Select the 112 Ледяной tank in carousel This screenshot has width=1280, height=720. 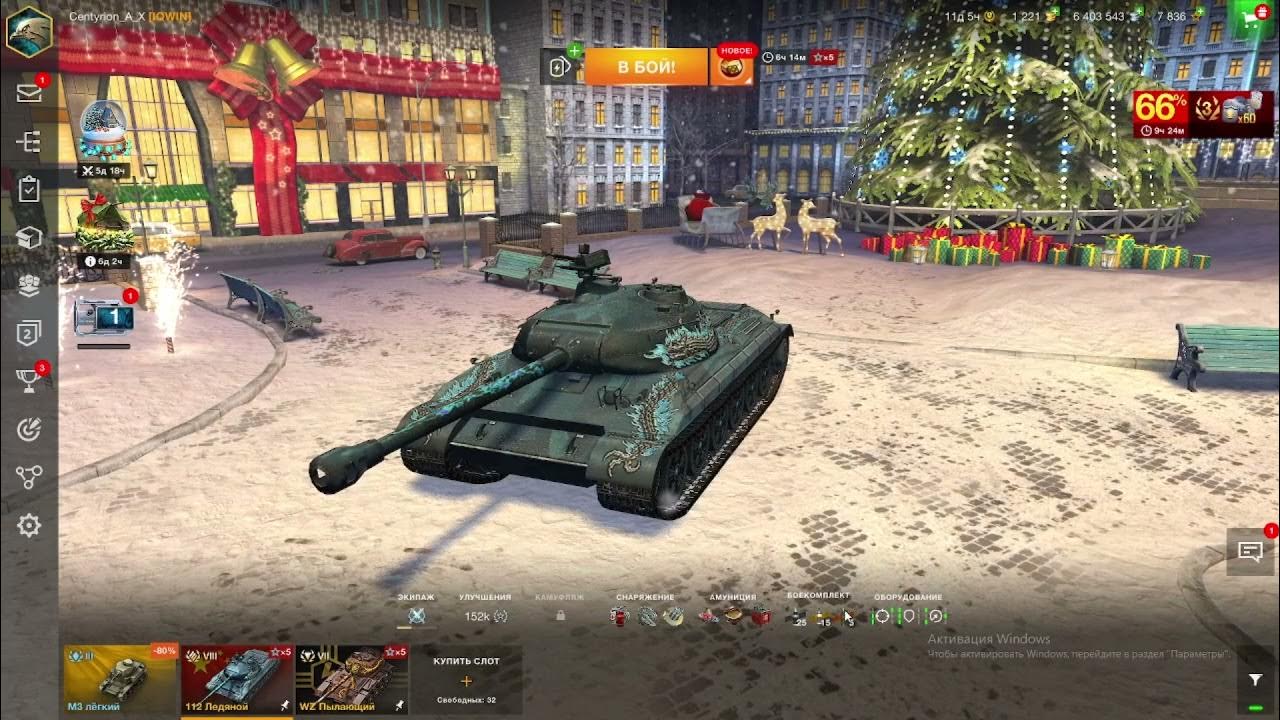point(237,679)
